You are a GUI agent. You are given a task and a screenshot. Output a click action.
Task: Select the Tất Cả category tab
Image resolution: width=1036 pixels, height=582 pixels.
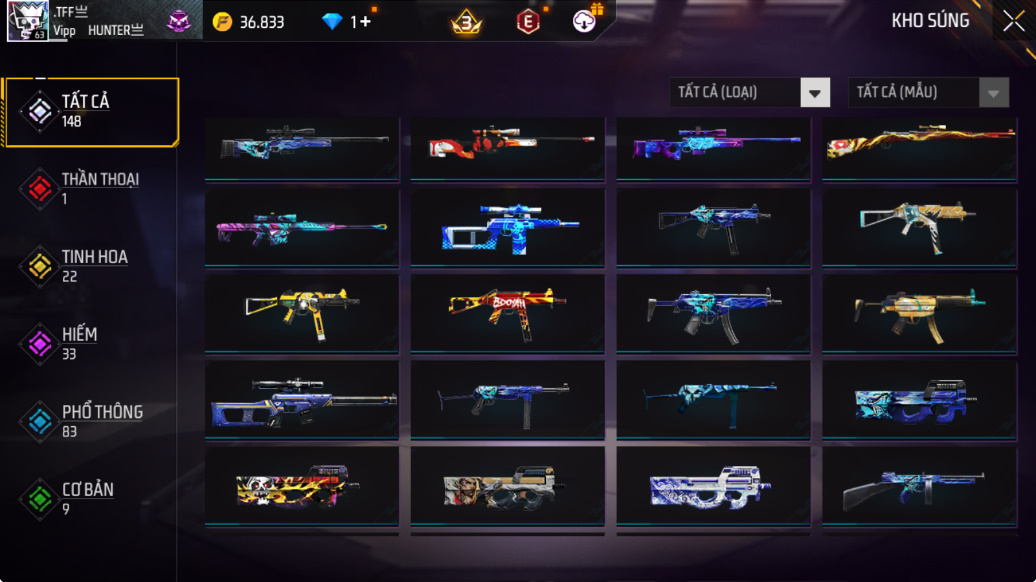[x=90, y=111]
